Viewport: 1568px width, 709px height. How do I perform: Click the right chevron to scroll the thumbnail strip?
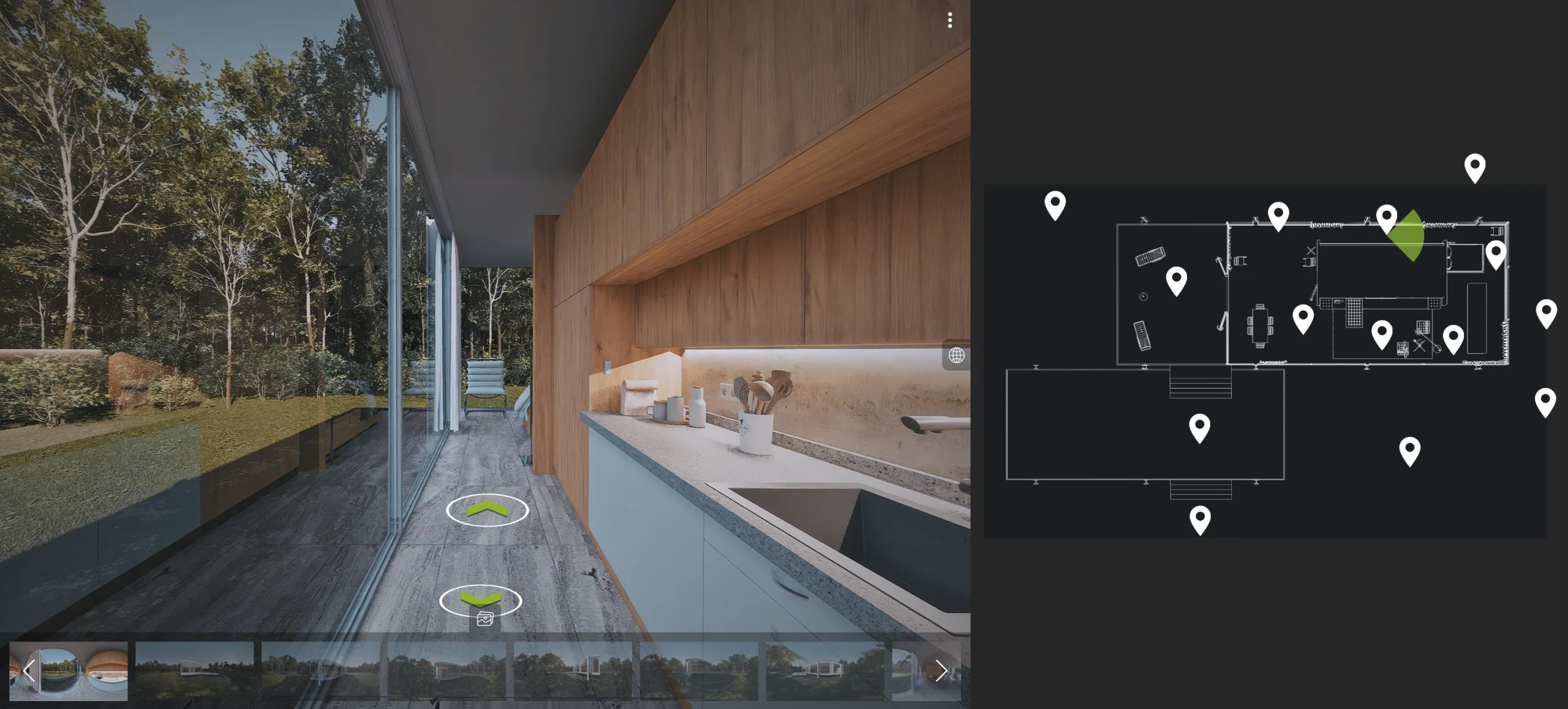point(941,671)
